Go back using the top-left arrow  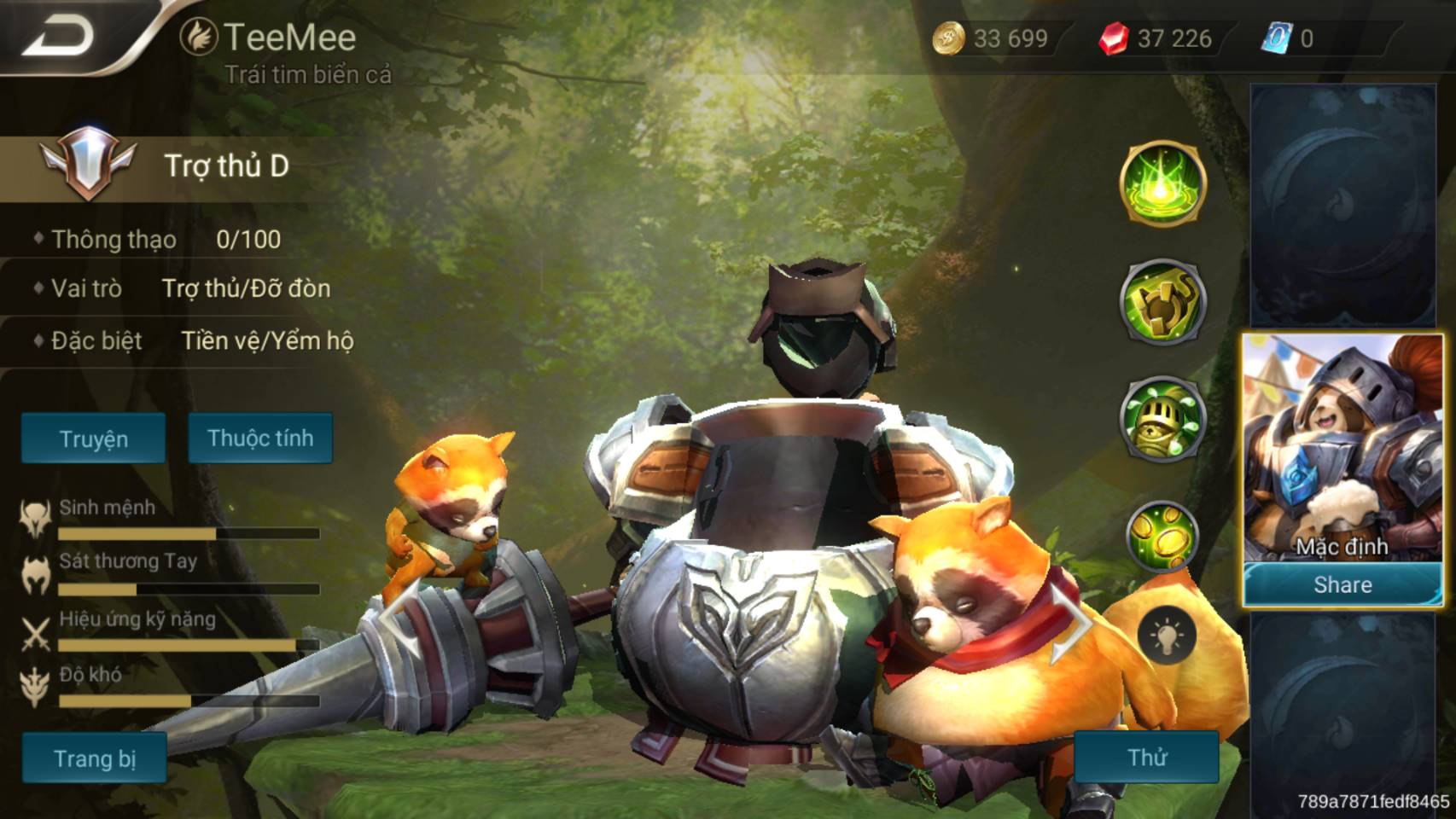click(60, 36)
